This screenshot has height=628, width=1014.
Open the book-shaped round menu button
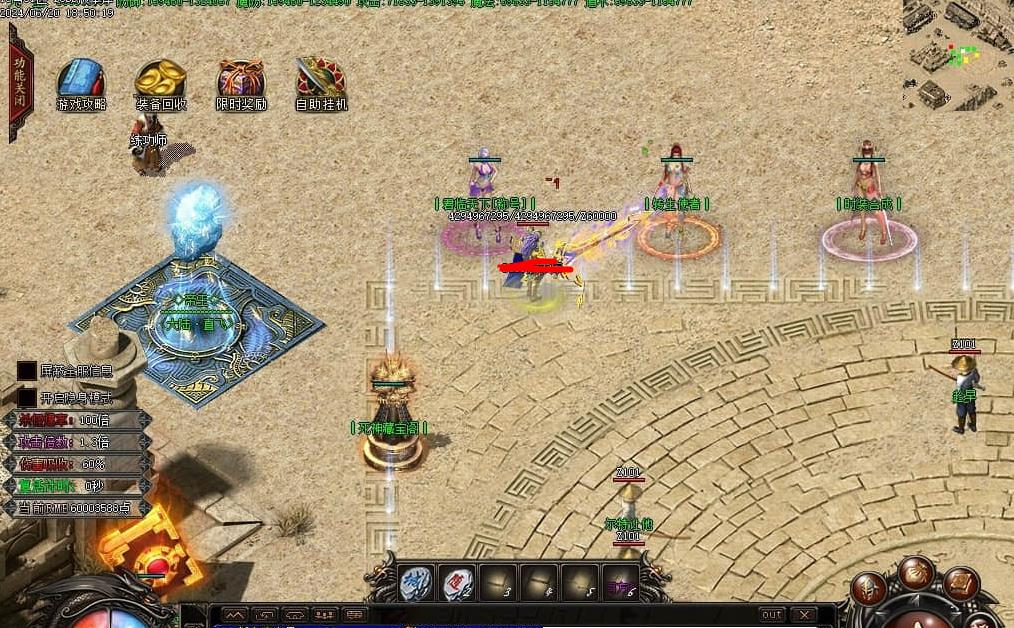[961, 583]
